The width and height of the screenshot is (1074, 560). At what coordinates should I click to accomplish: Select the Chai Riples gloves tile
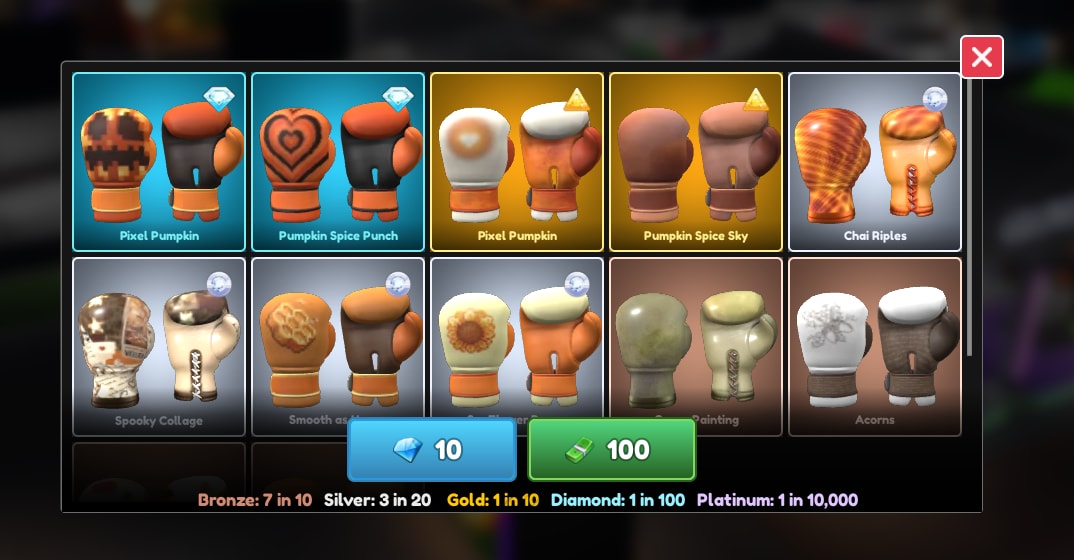click(x=875, y=161)
